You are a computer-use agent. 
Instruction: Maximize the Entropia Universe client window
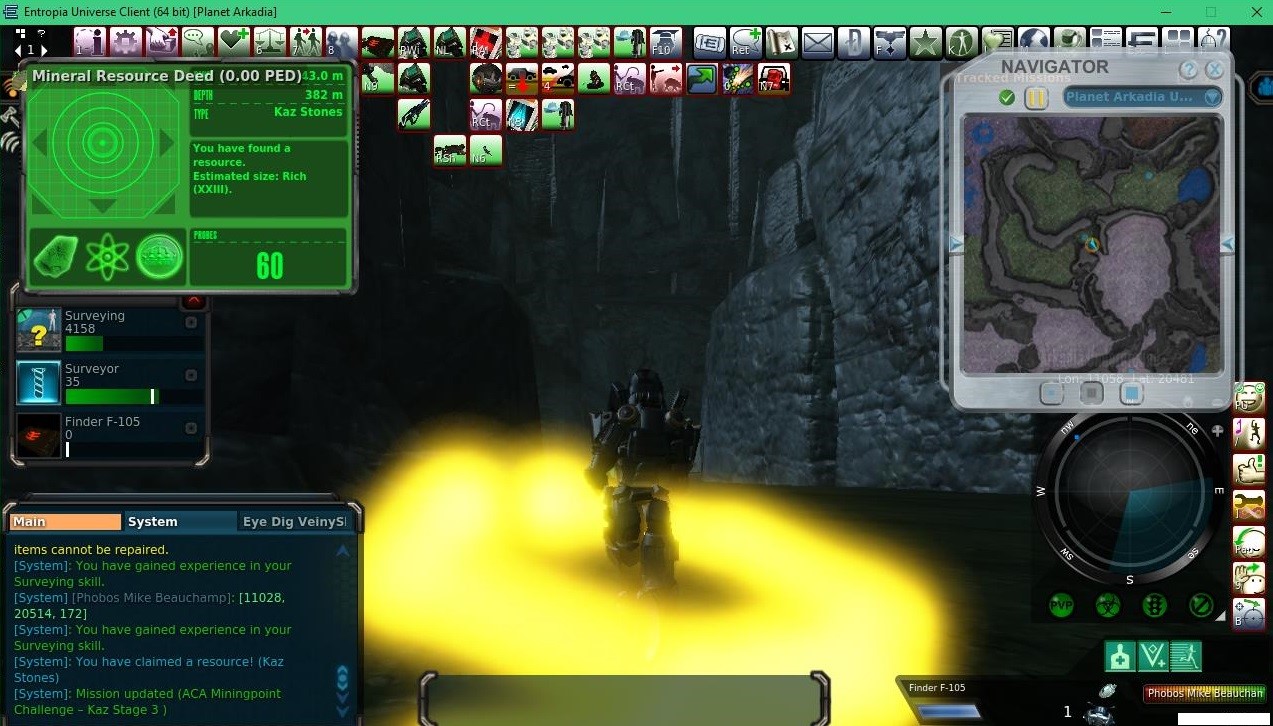(x=1210, y=12)
